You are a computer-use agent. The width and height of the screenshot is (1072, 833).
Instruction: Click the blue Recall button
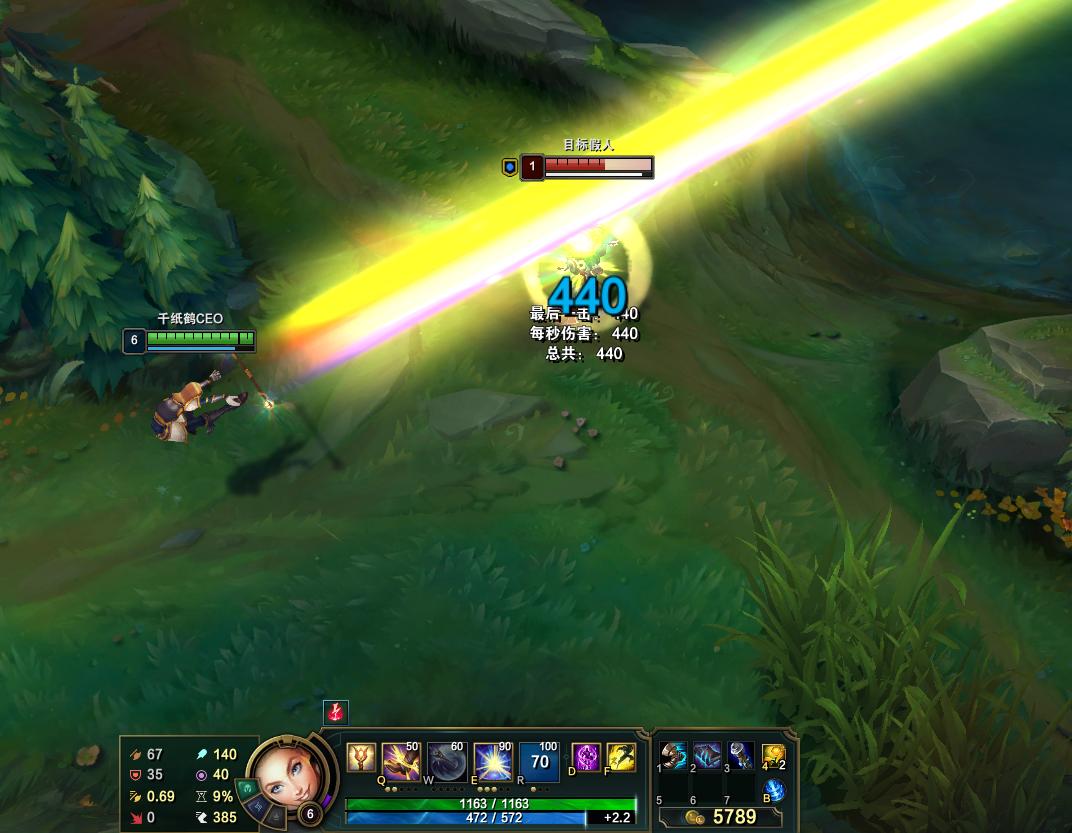(x=774, y=791)
